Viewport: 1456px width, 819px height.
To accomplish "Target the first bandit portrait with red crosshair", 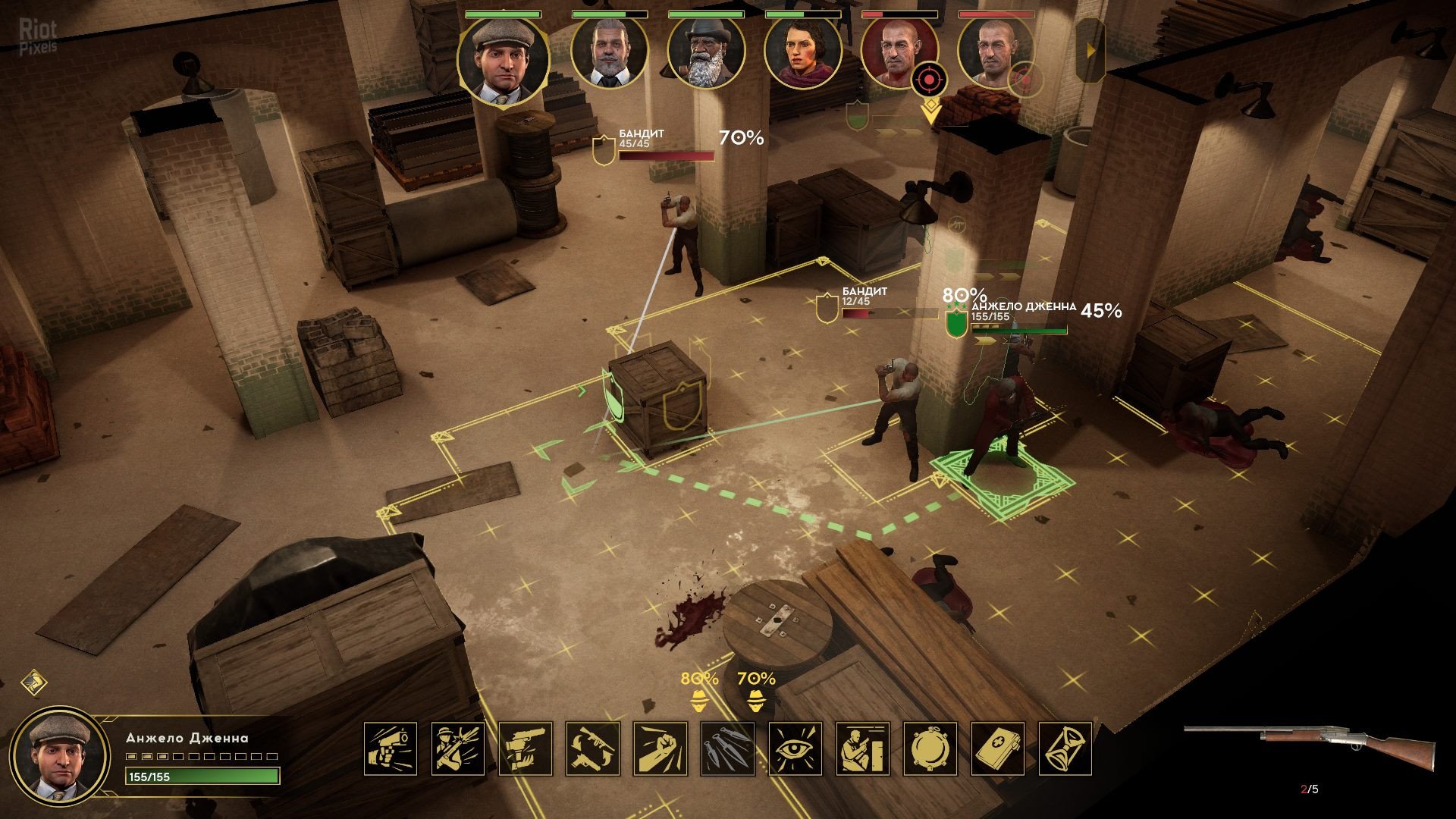I will pos(899,53).
